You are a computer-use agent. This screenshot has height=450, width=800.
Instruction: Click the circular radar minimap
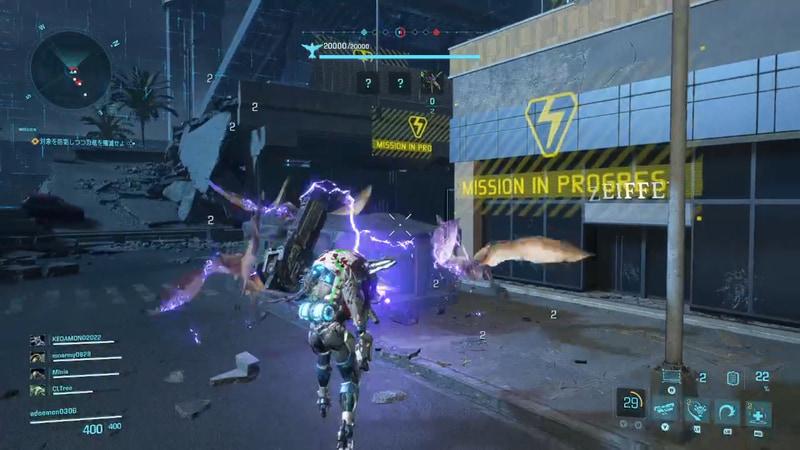[70, 69]
